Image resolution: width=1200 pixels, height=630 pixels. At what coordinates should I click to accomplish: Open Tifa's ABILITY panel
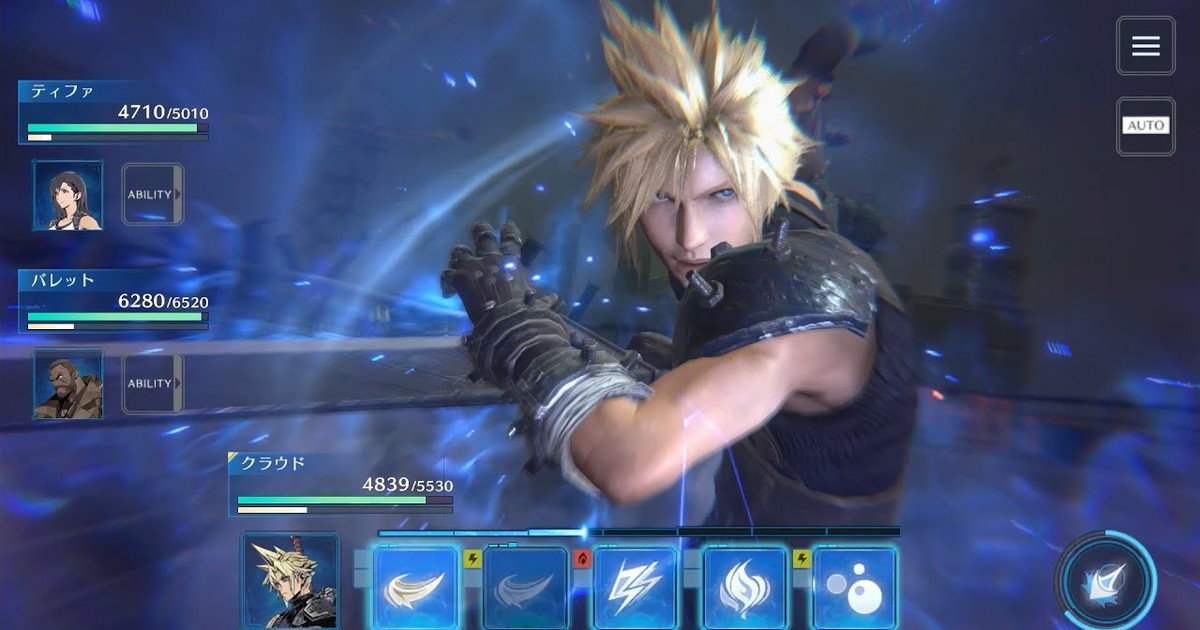tap(152, 195)
